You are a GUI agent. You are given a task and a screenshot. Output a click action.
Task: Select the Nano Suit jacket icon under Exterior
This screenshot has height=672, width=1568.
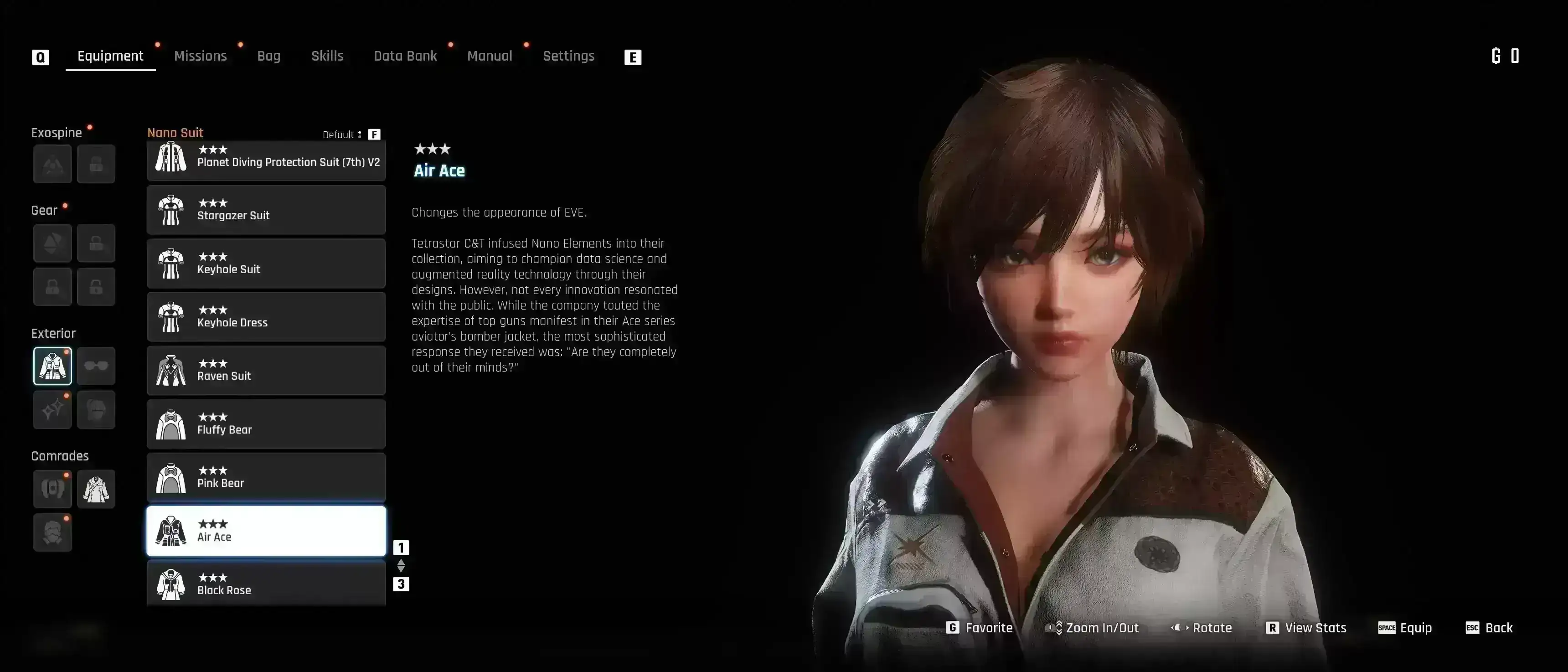tap(52, 365)
